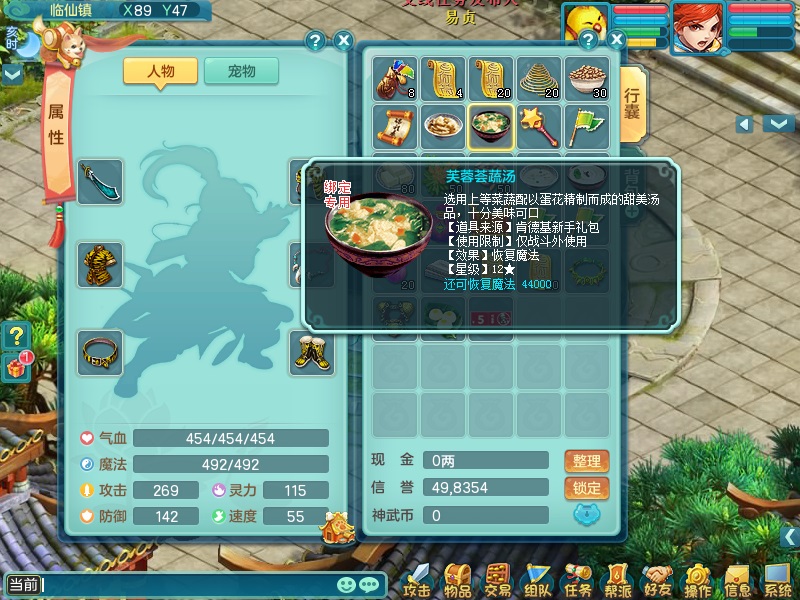Viewport: 800px width, 600px height.
Task: Close the character attributes panel
Action: click(x=343, y=41)
